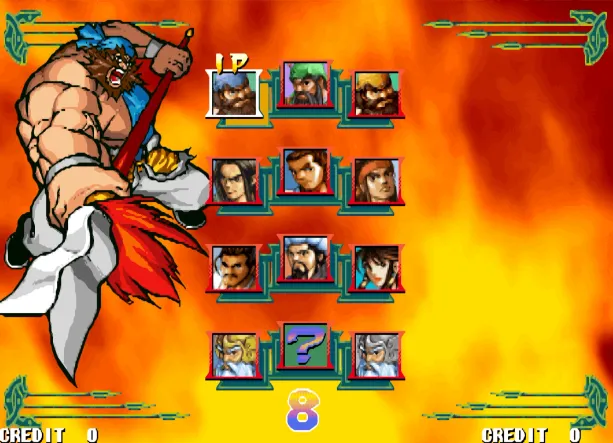Choose the short-haired young man portrait
The width and height of the screenshot is (613, 443).
click(306, 171)
